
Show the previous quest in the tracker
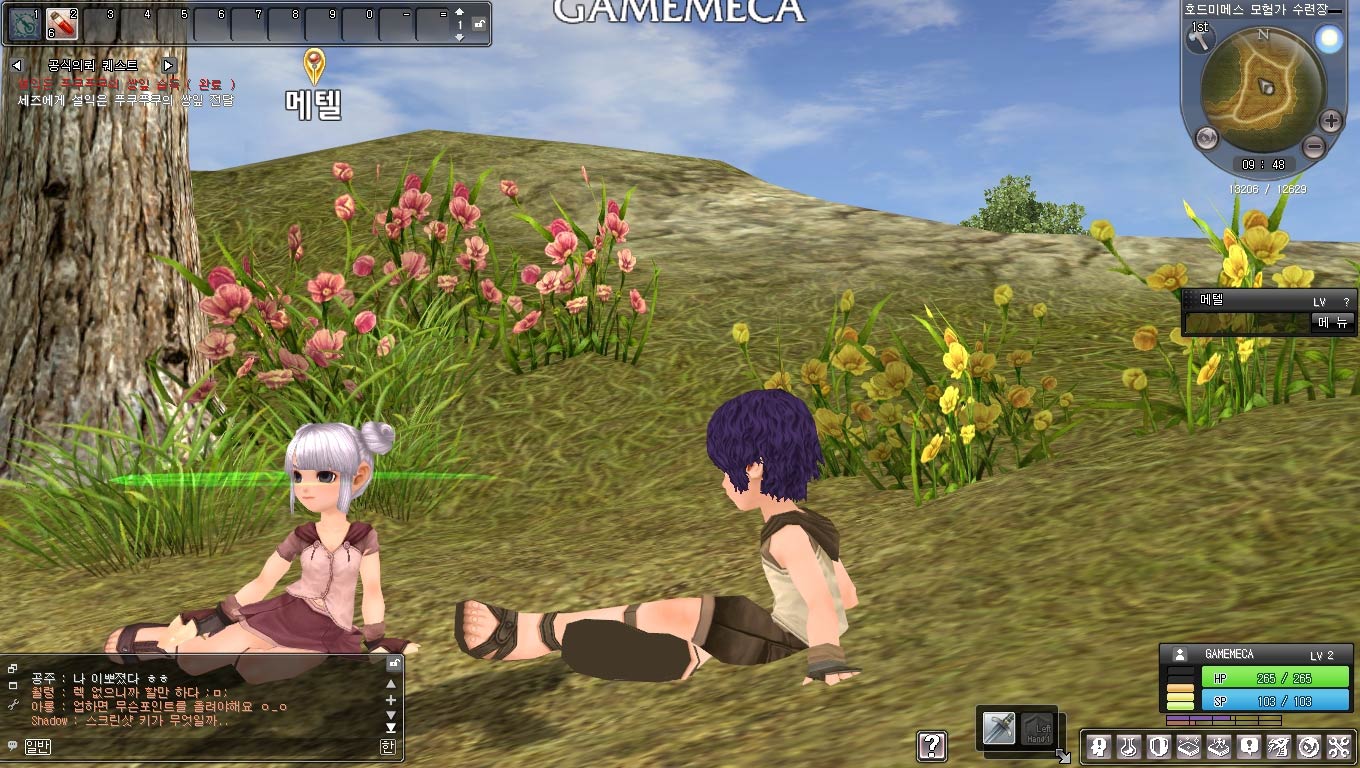pyautogui.click(x=17, y=65)
